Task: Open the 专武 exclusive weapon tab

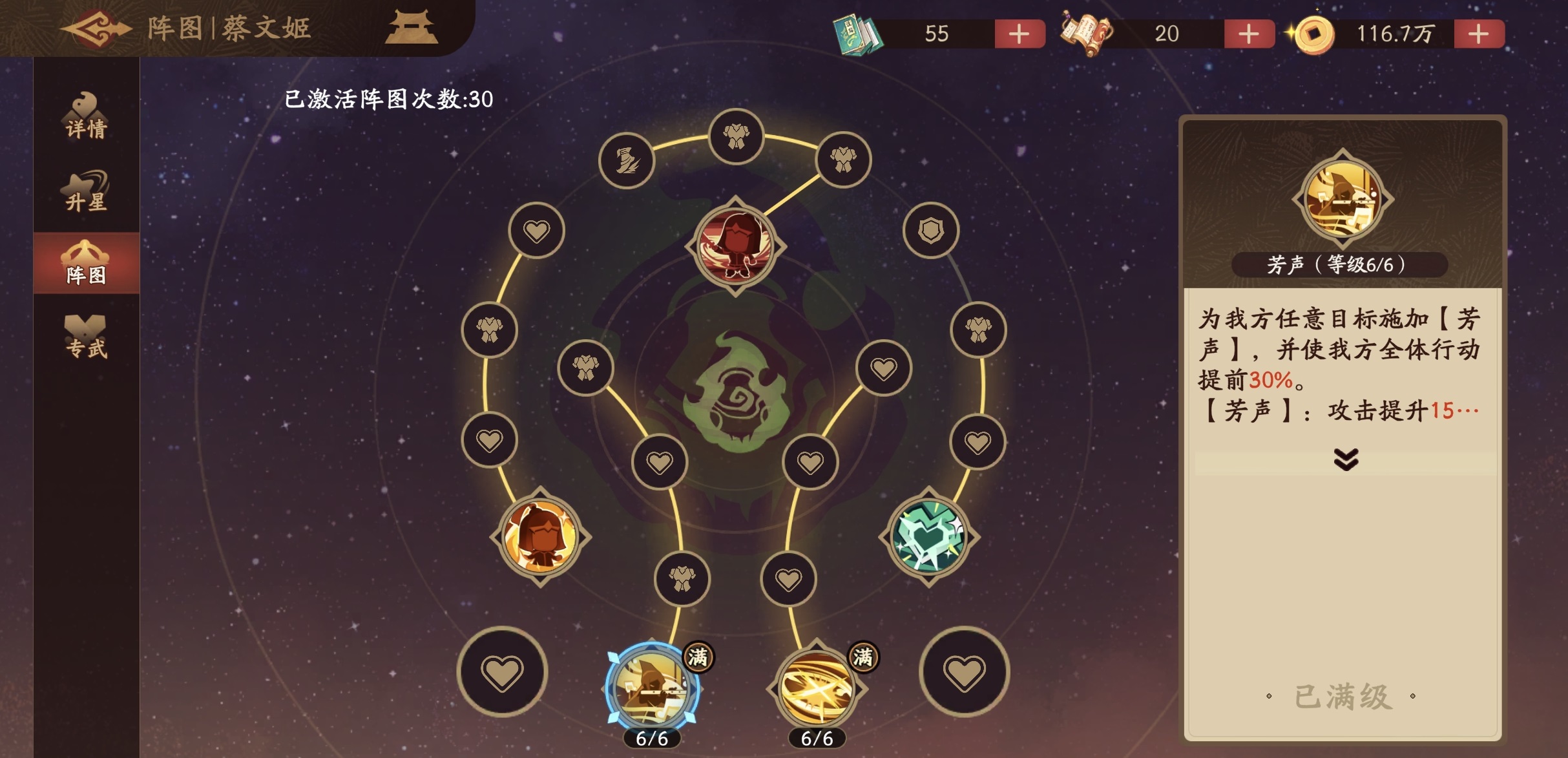Action: [x=86, y=337]
